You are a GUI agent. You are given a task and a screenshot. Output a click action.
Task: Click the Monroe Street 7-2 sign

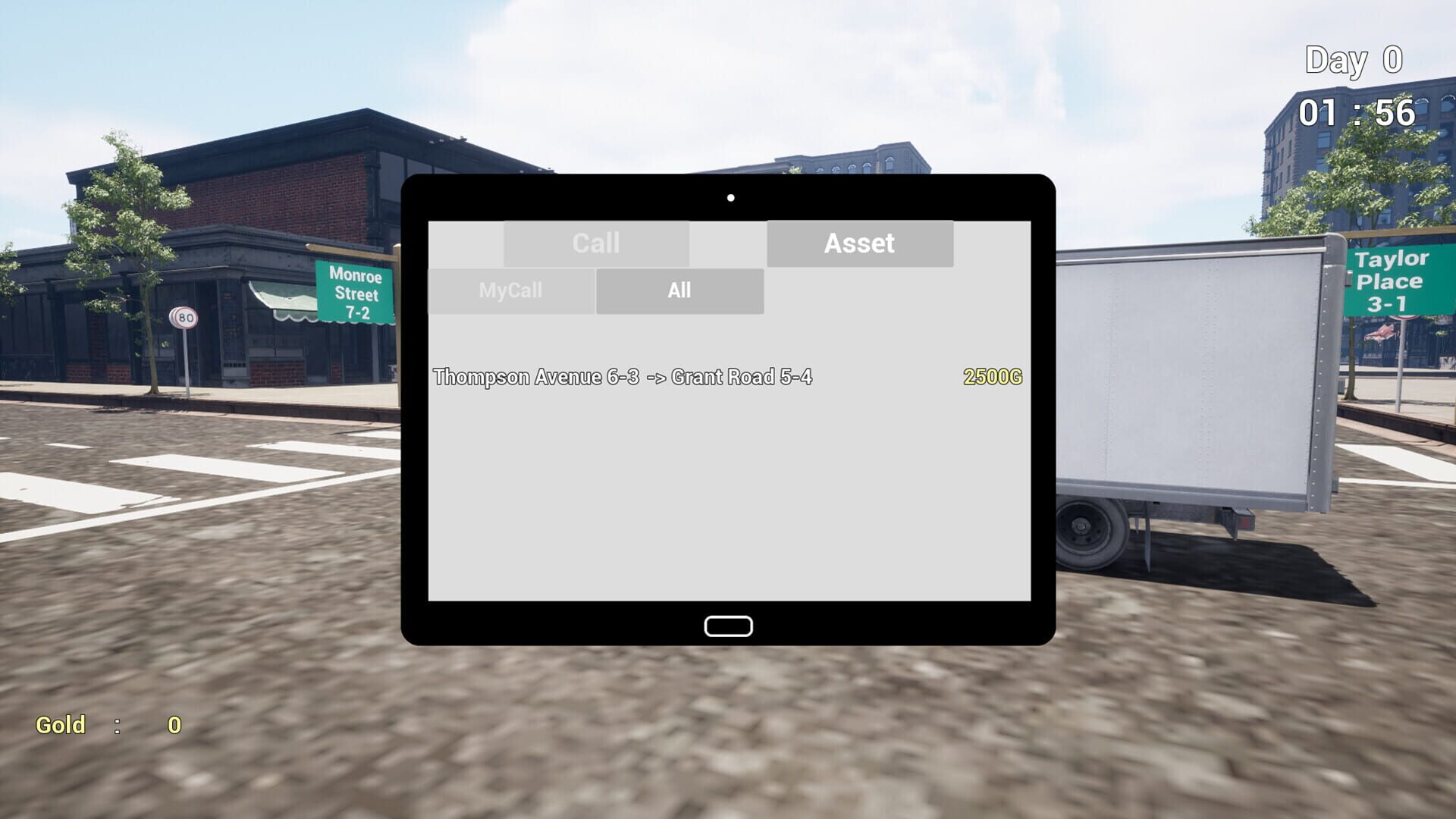click(x=353, y=293)
